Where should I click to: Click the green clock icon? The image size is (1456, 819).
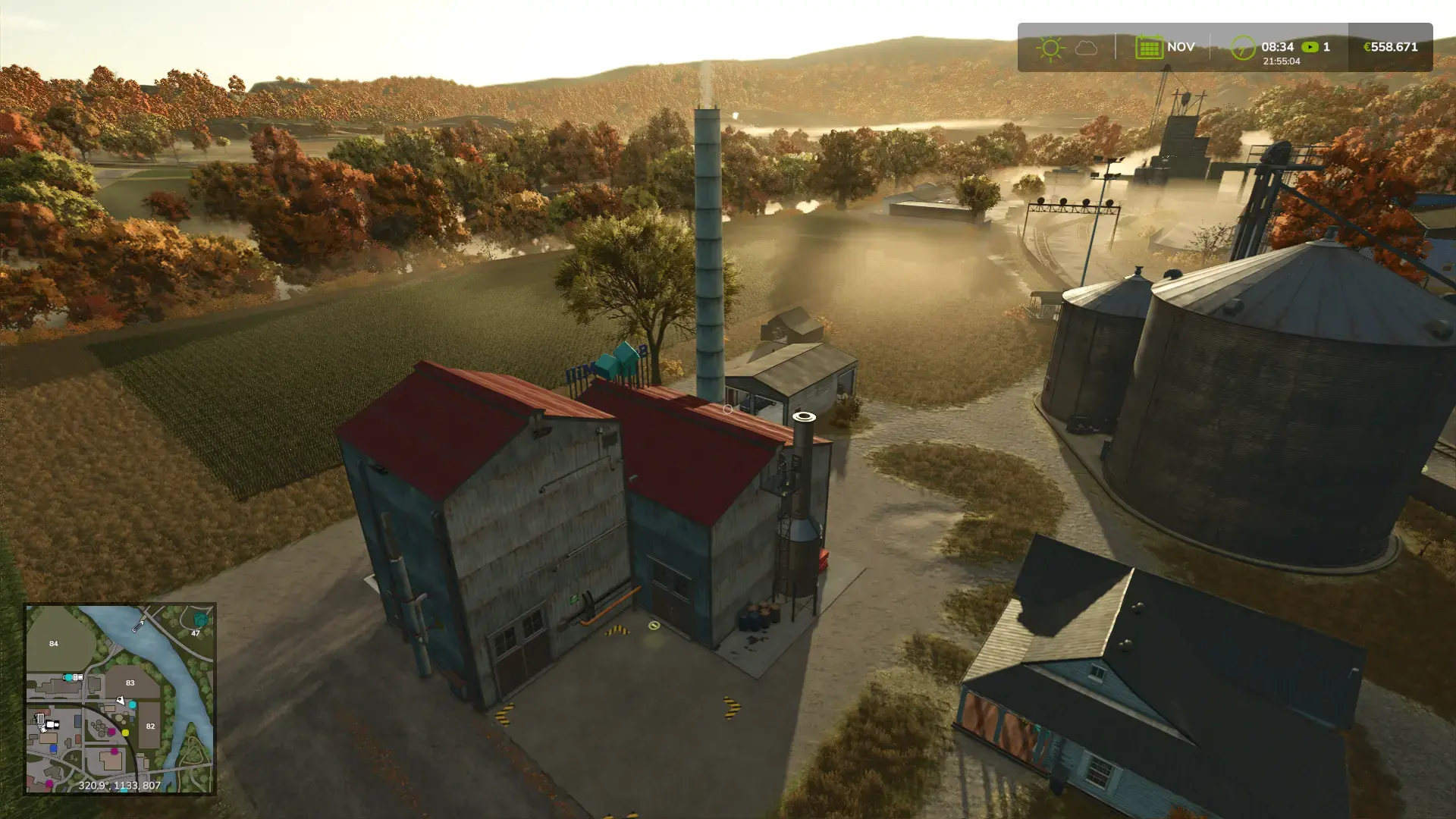1242,48
